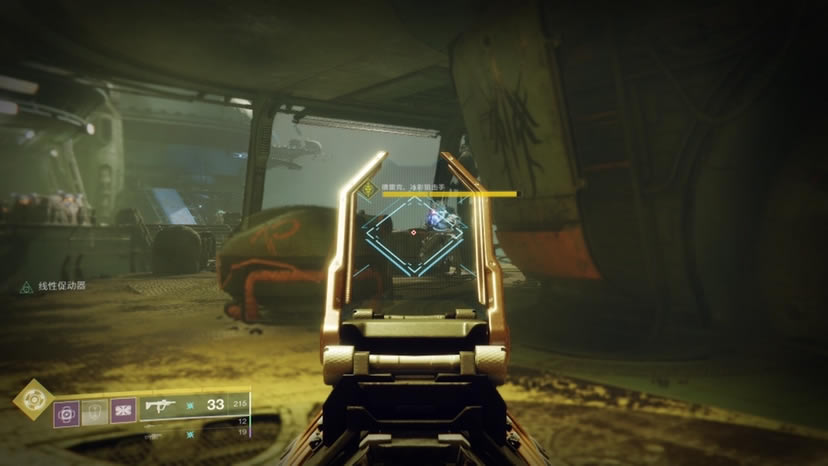Use the shield-shaped melee ability icon
The image size is (828, 466).
coord(94,410)
